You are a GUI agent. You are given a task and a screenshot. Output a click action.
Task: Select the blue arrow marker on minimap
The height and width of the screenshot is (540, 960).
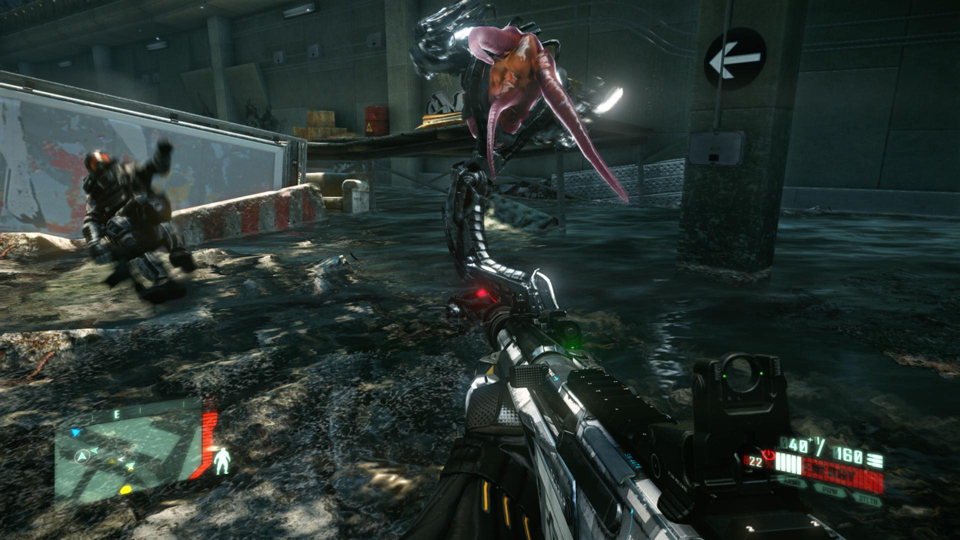coord(75,434)
